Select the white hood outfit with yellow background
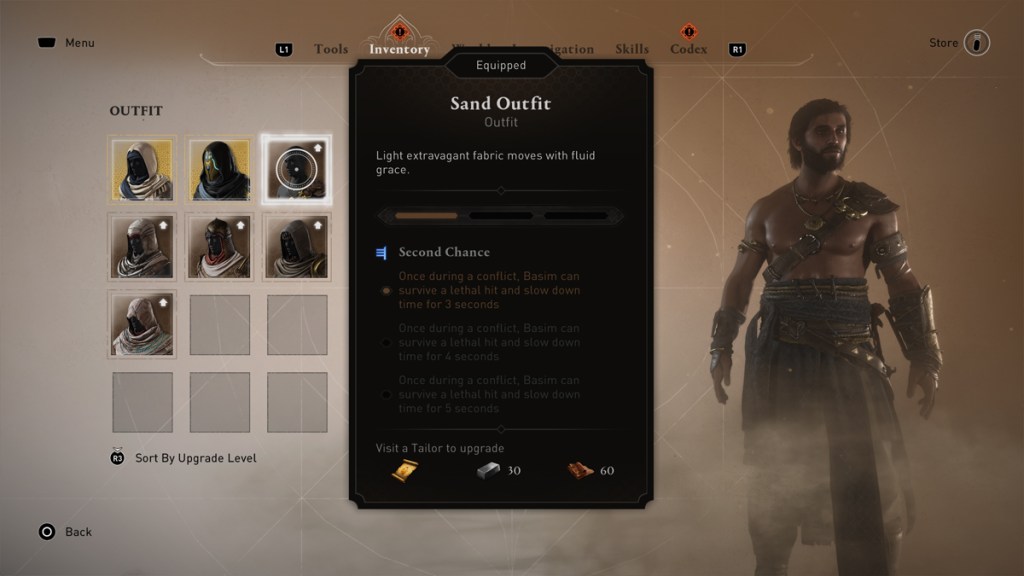 [142, 169]
